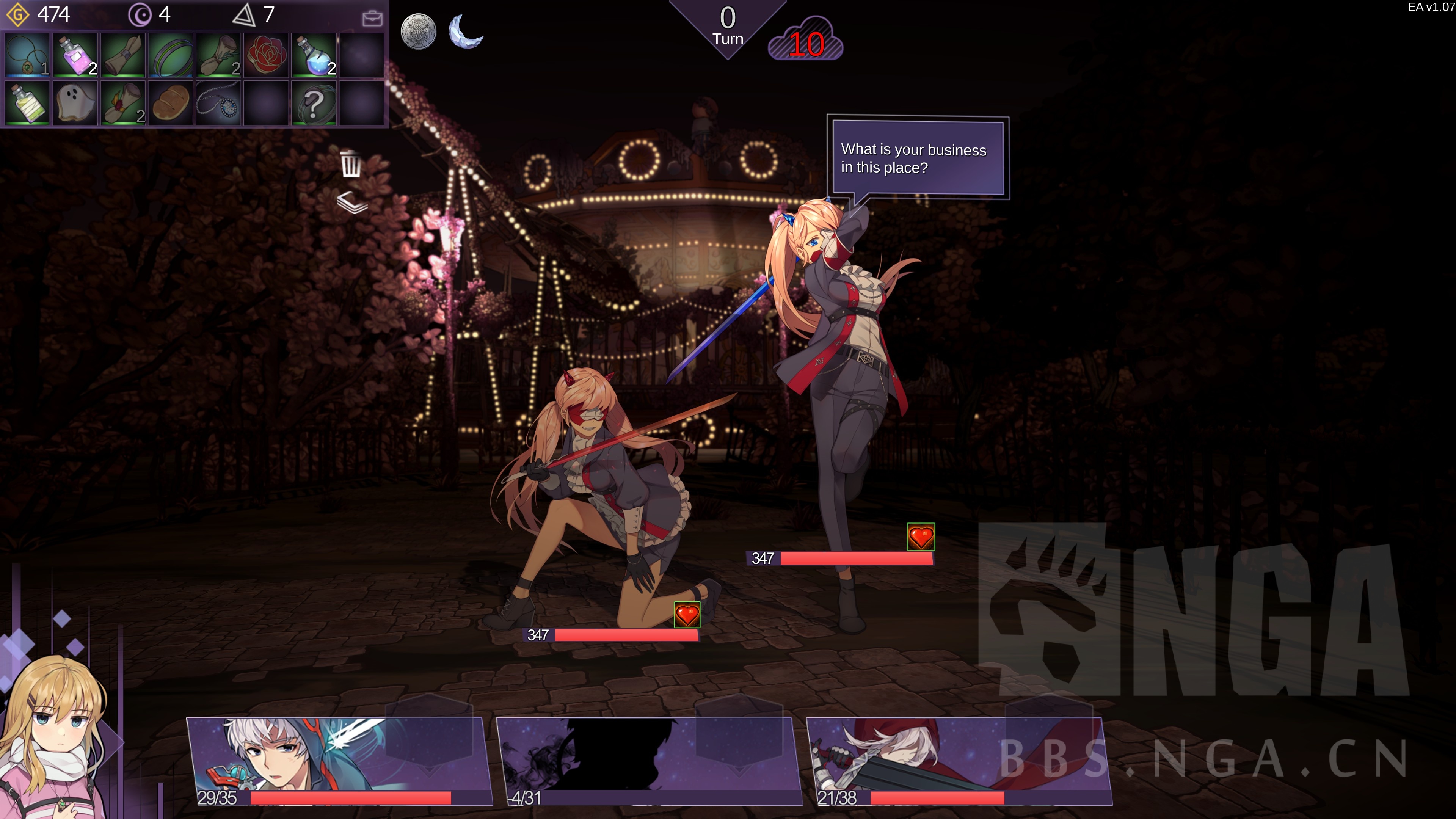The image size is (1456, 819).
Task: Pick the ghost cookie item
Action: pos(75,103)
